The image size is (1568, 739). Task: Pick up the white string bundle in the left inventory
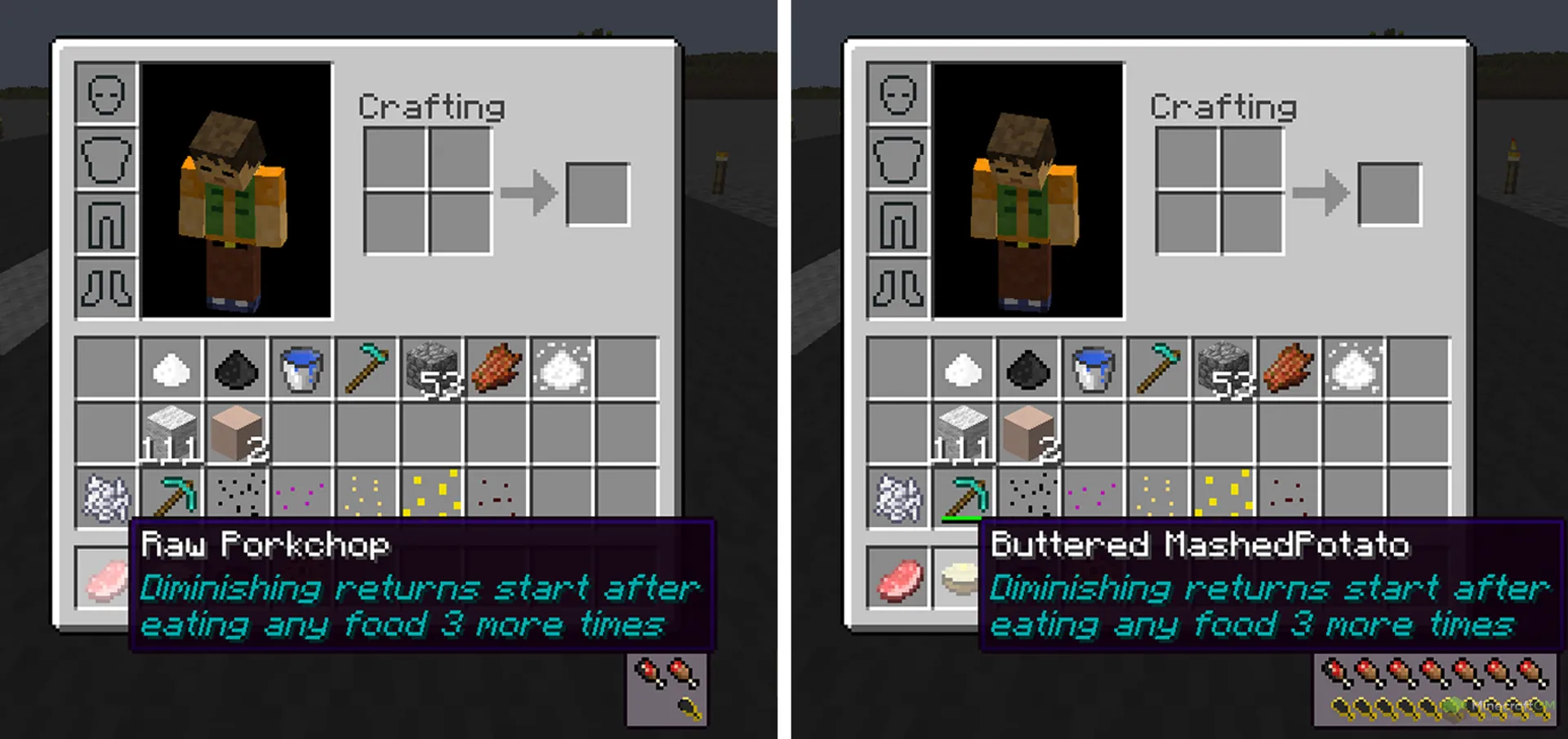(x=106, y=497)
